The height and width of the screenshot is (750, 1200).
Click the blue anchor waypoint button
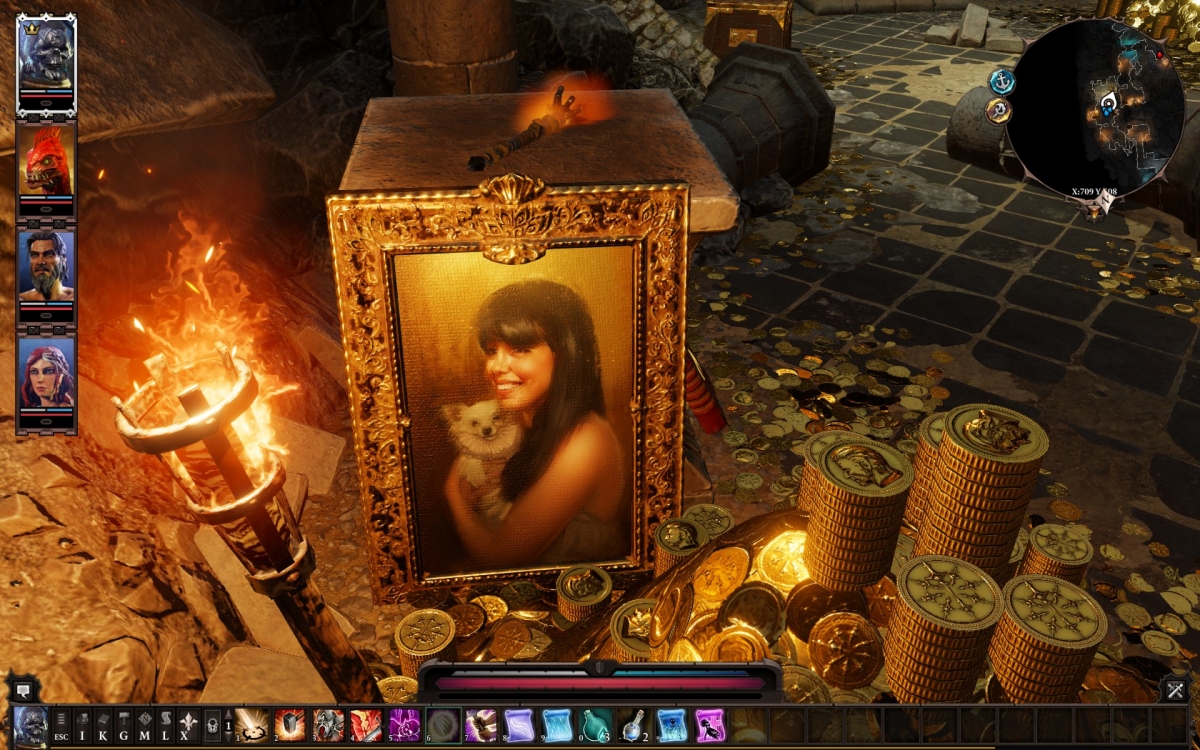[1001, 81]
